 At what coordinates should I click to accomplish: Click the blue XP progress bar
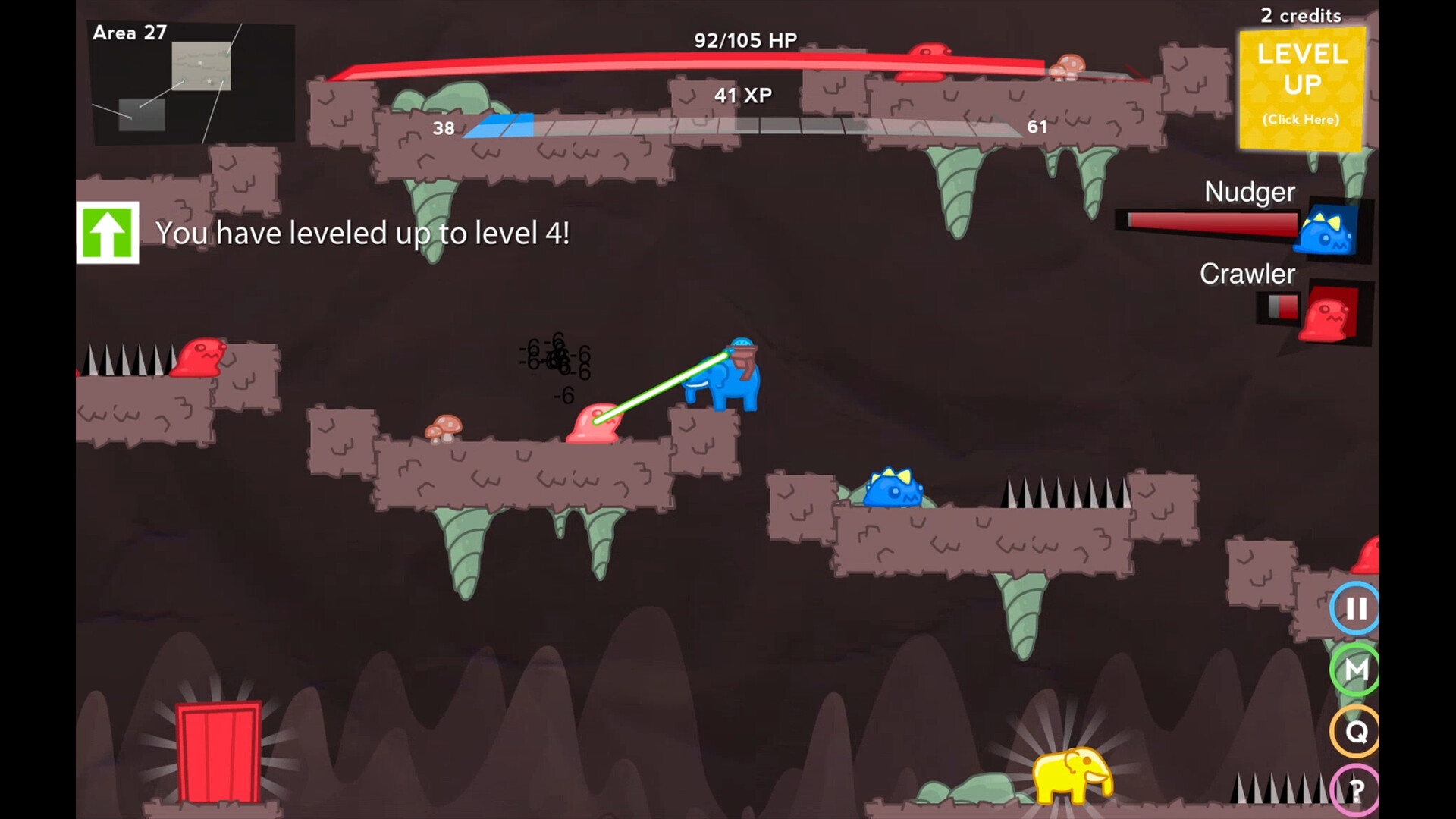pyautogui.click(x=500, y=125)
